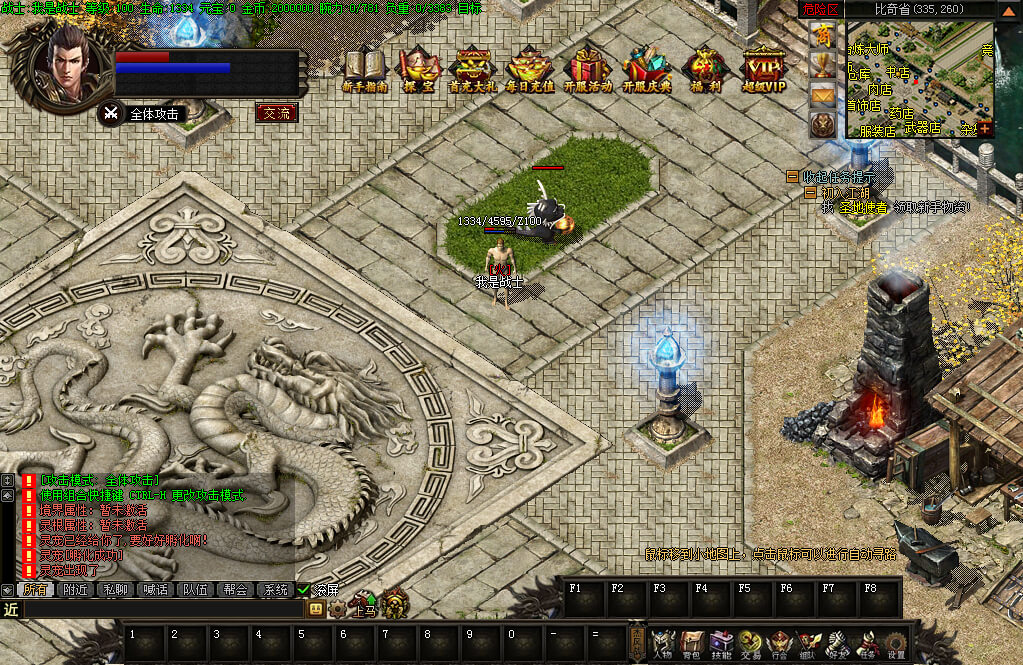Toggle the 滚屏 auto-scroll checkbox
The width and height of the screenshot is (1023, 665).
305,590
